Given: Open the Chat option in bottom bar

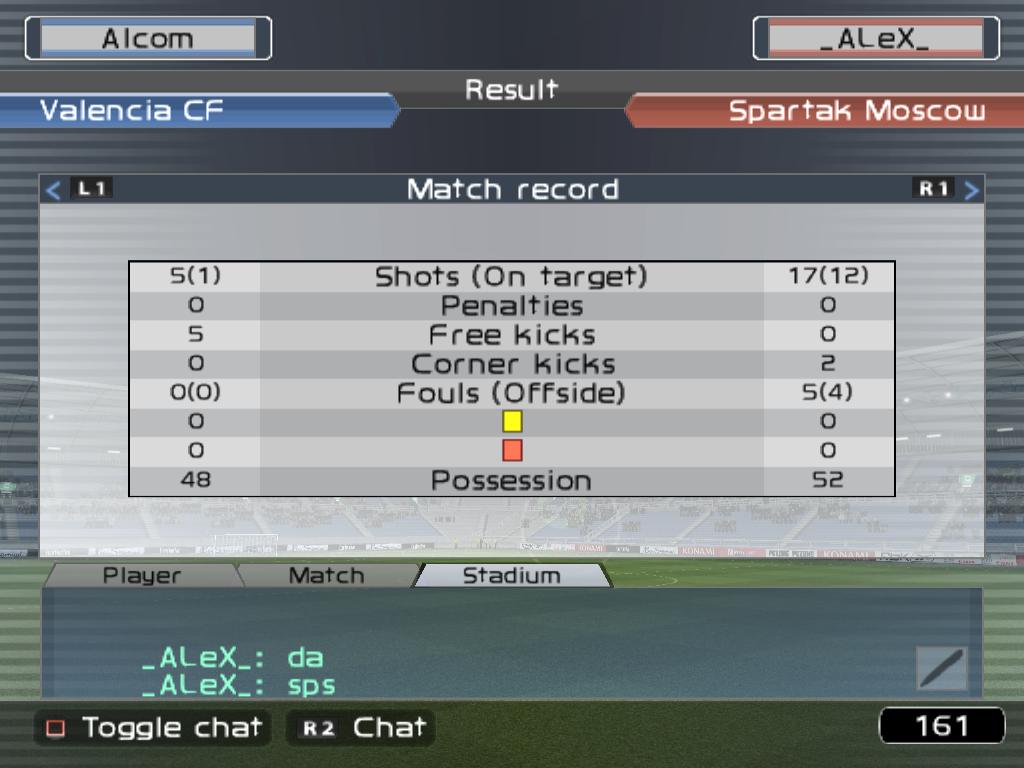Looking at the screenshot, I should [361, 727].
